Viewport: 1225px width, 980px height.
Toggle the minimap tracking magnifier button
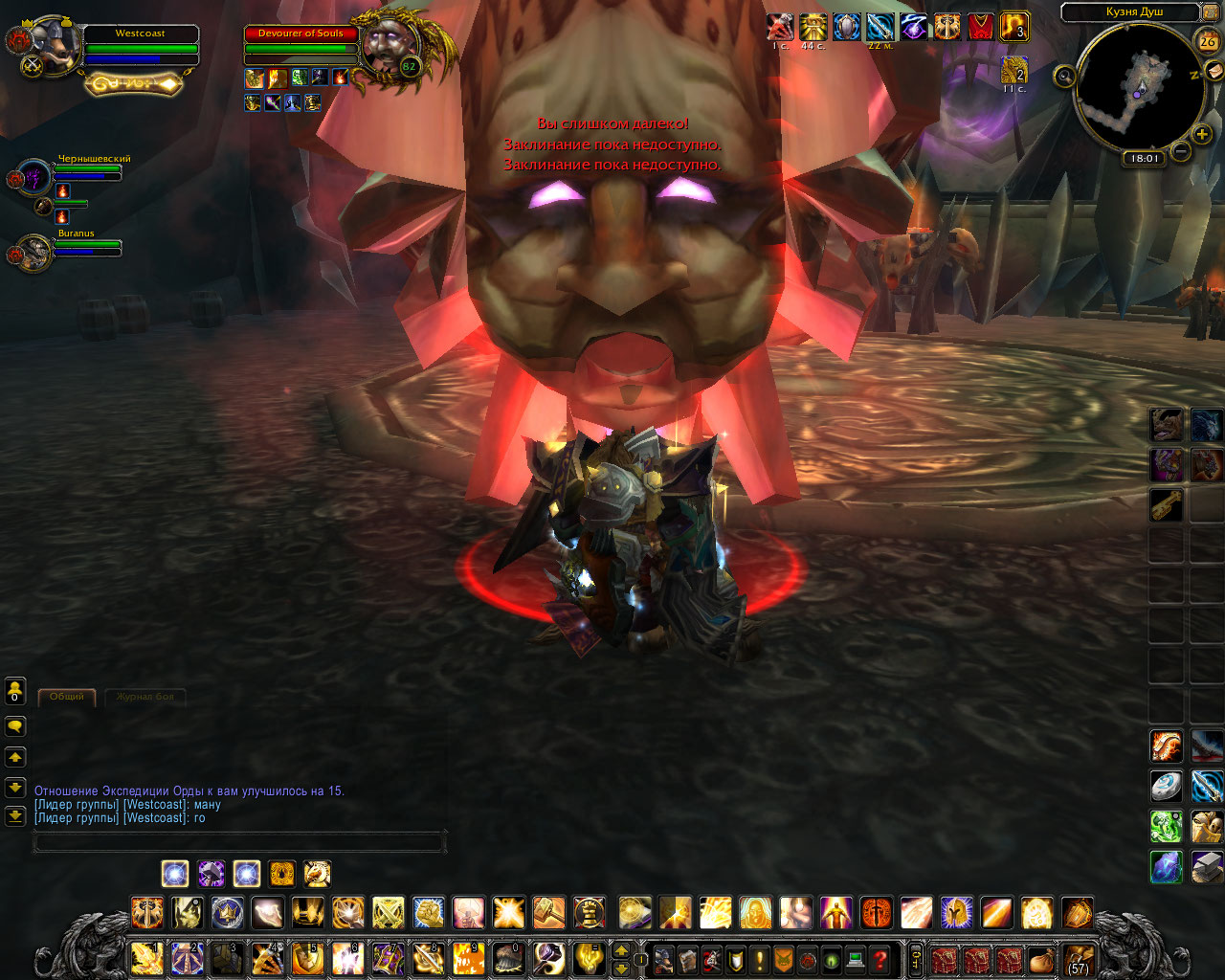click(x=1065, y=77)
